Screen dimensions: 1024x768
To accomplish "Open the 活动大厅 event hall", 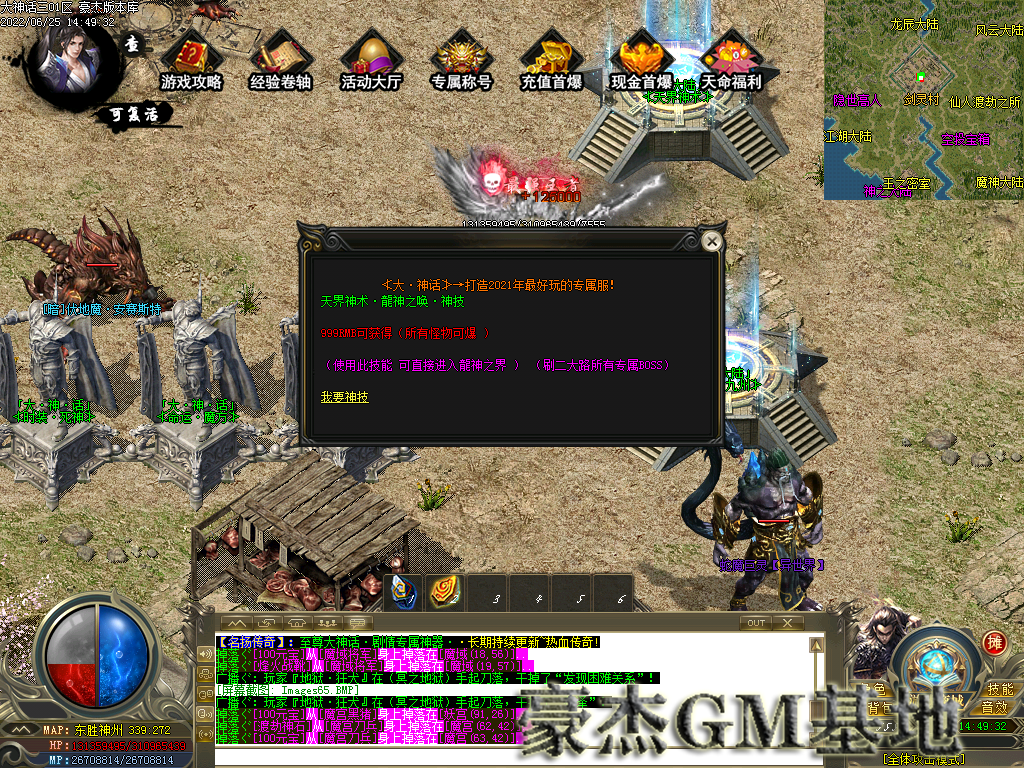I will [370, 62].
